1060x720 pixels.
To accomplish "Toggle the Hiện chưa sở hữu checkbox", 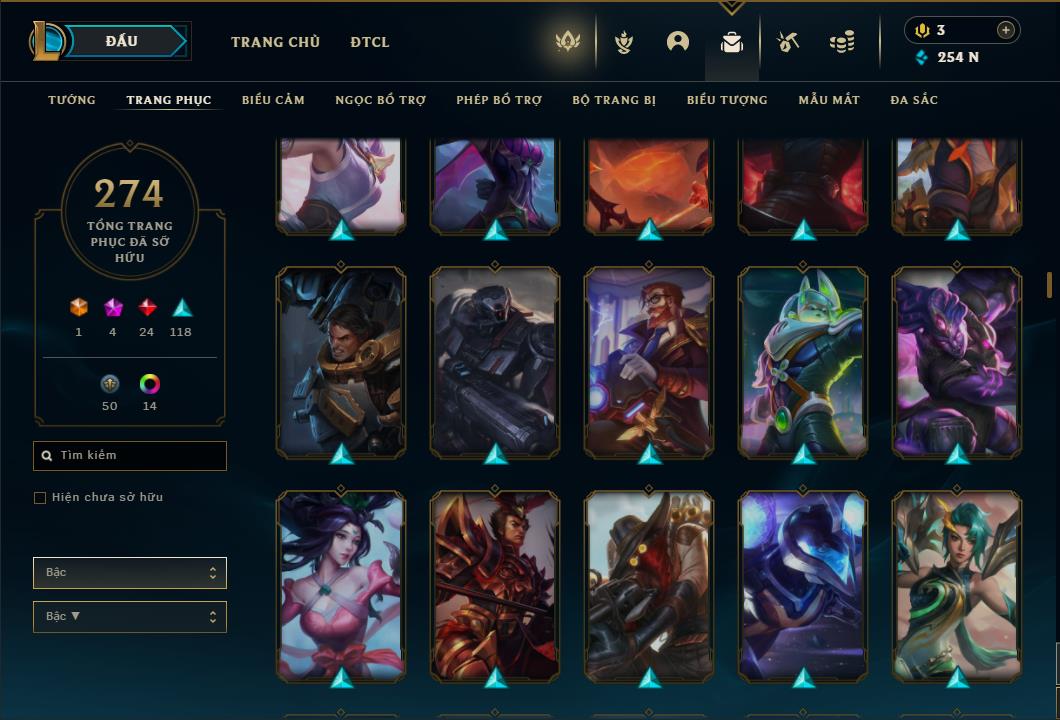I will [x=40, y=498].
